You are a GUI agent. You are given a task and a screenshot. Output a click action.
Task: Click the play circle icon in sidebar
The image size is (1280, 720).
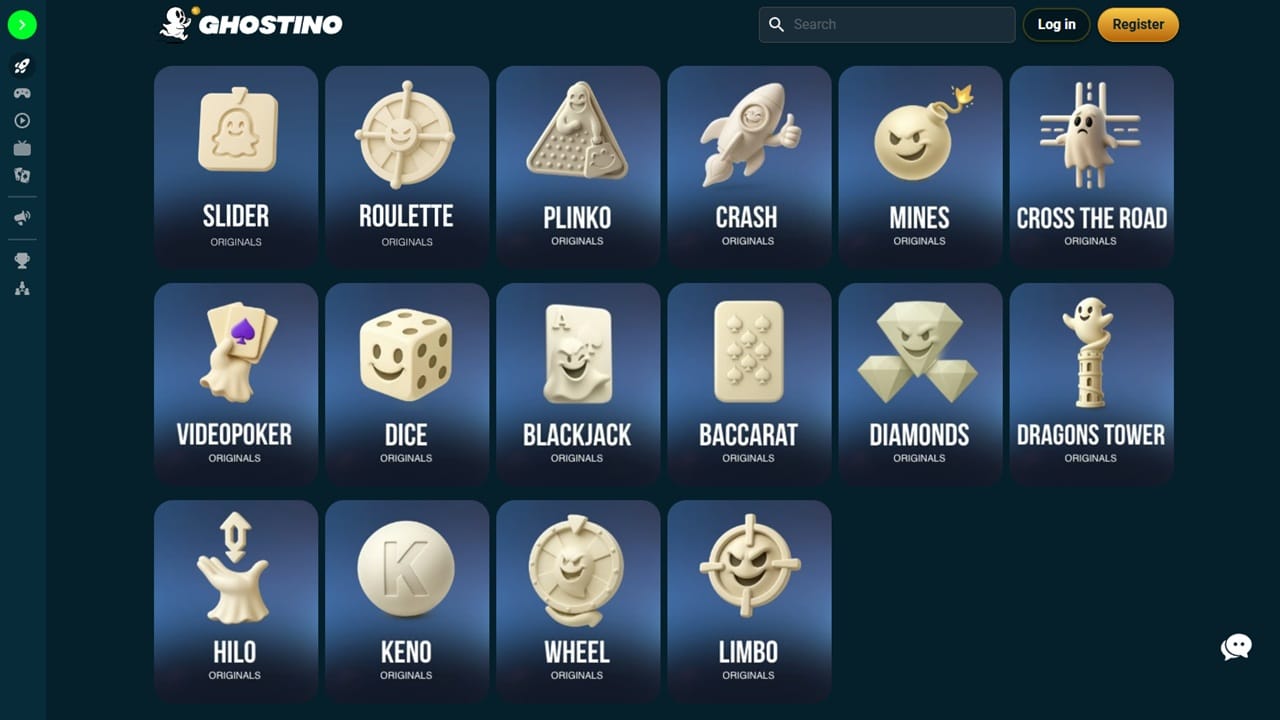click(x=21, y=120)
